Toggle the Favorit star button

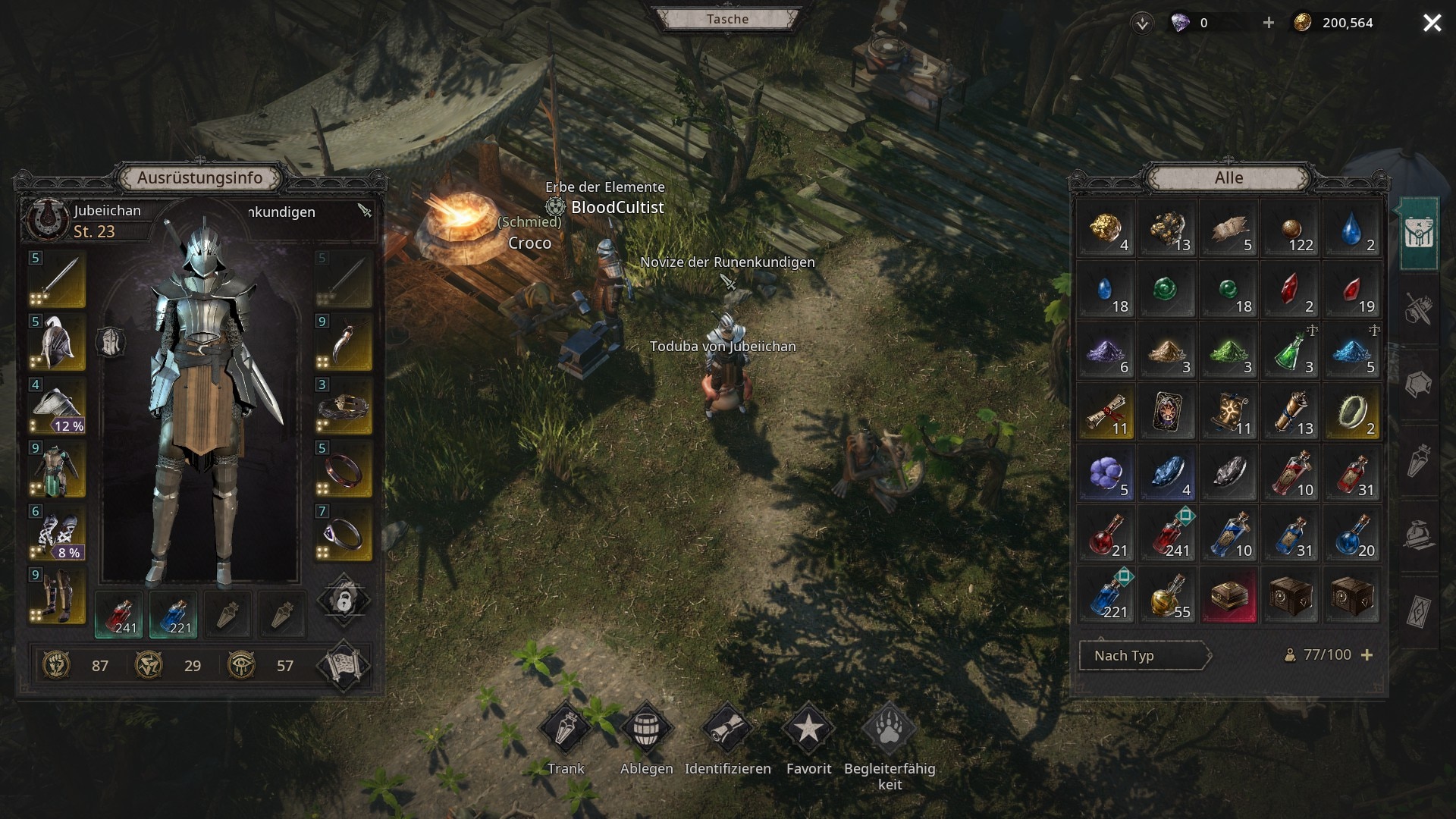808,730
